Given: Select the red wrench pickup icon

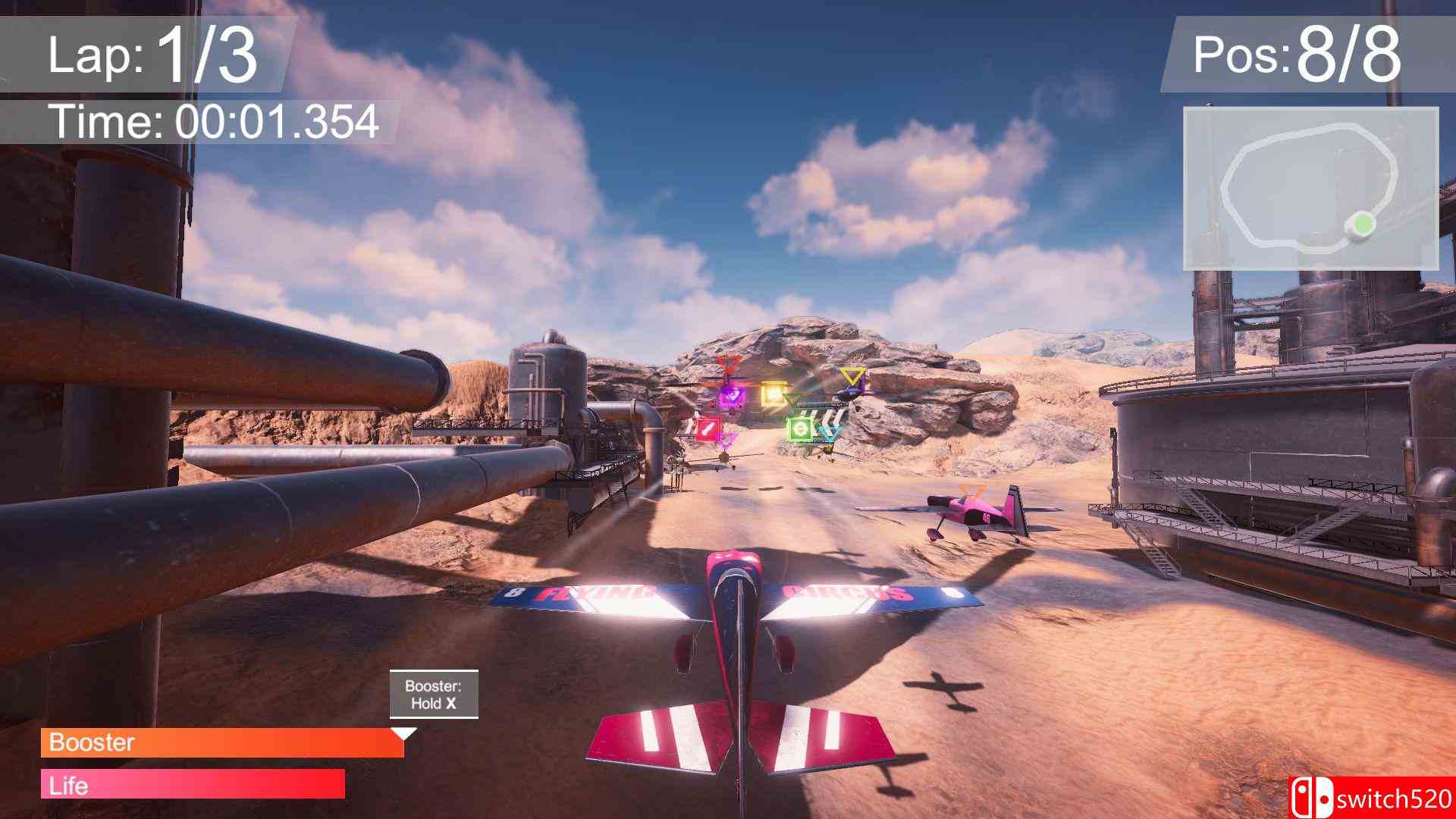Looking at the screenshot, I should click(707, 429).
